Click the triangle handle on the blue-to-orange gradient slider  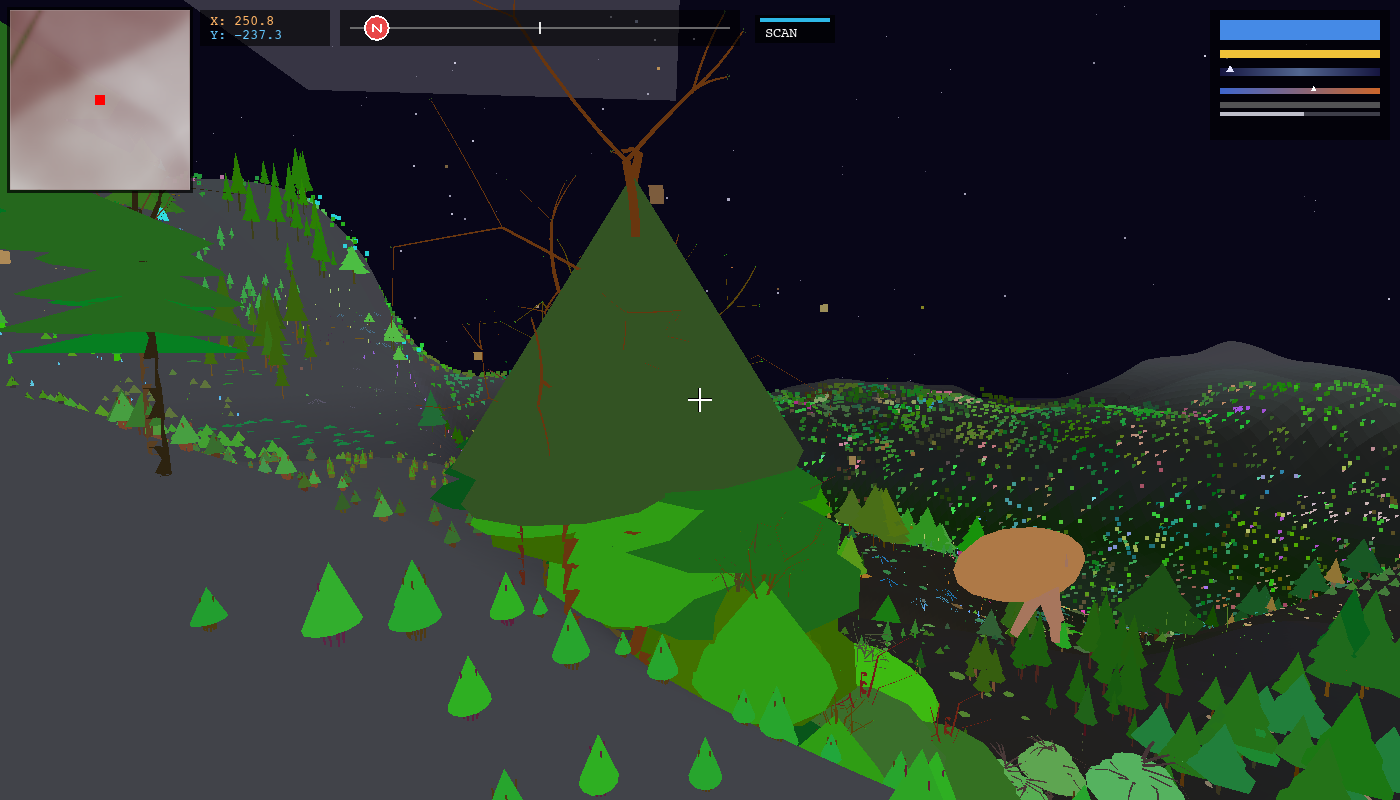pos(1314,88)
